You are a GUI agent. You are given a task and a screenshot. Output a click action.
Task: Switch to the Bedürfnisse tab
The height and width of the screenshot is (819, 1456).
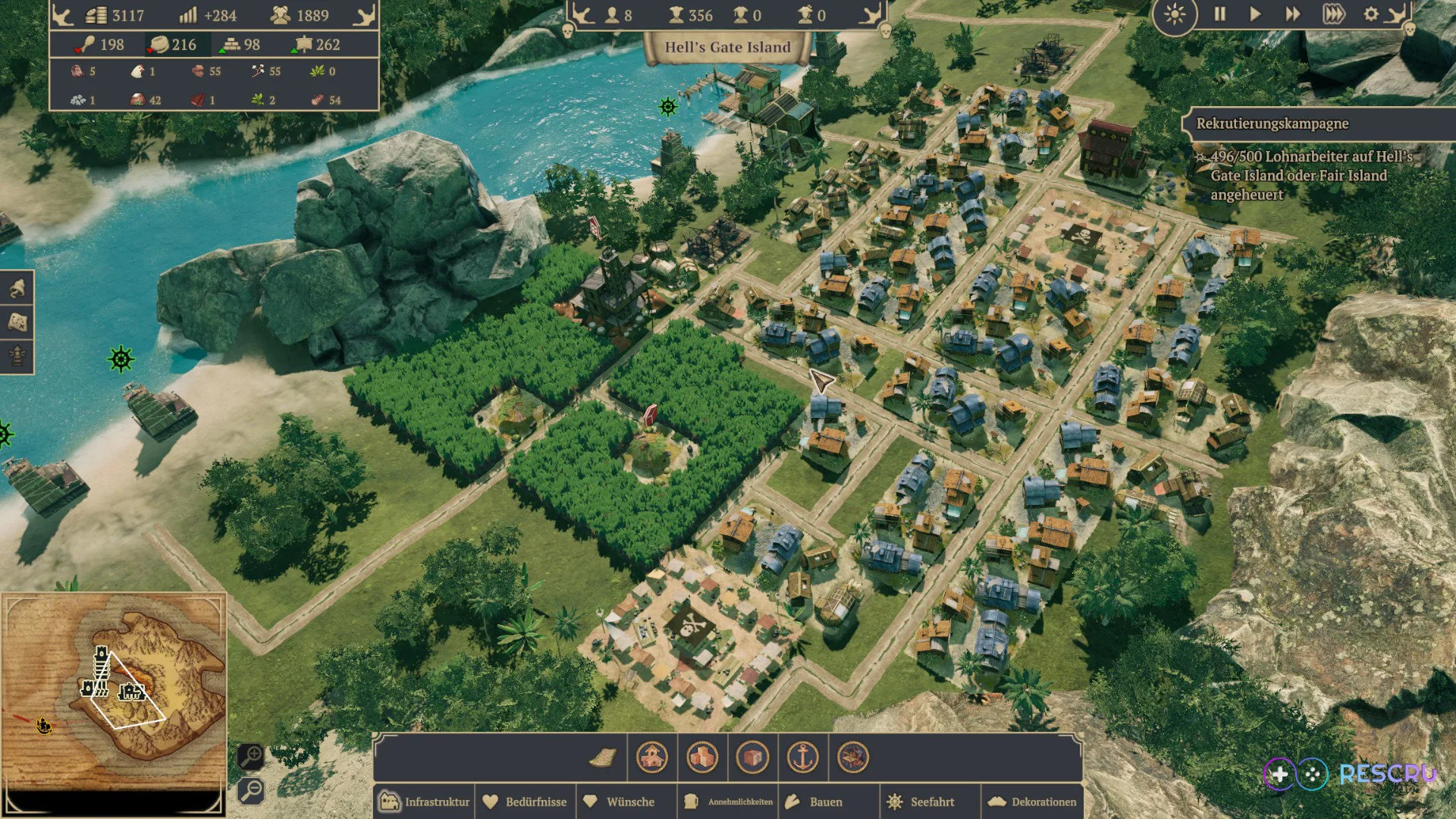tap(526, 802)
